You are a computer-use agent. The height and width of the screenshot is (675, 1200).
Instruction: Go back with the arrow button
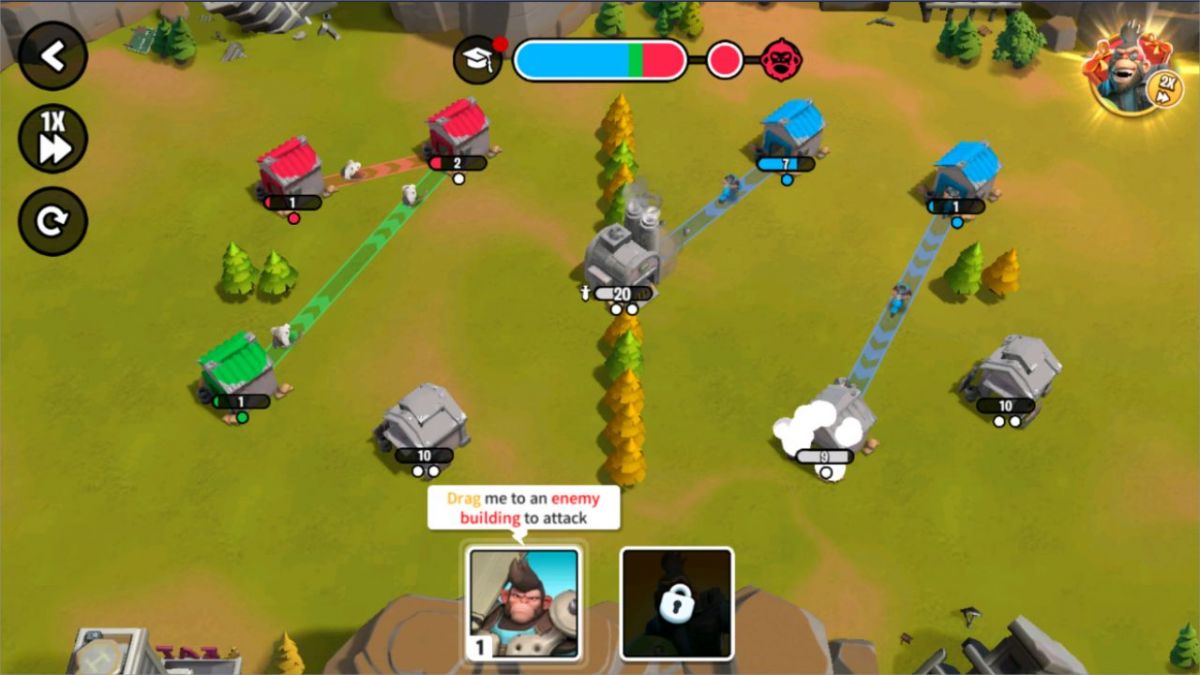coord(53,57)
